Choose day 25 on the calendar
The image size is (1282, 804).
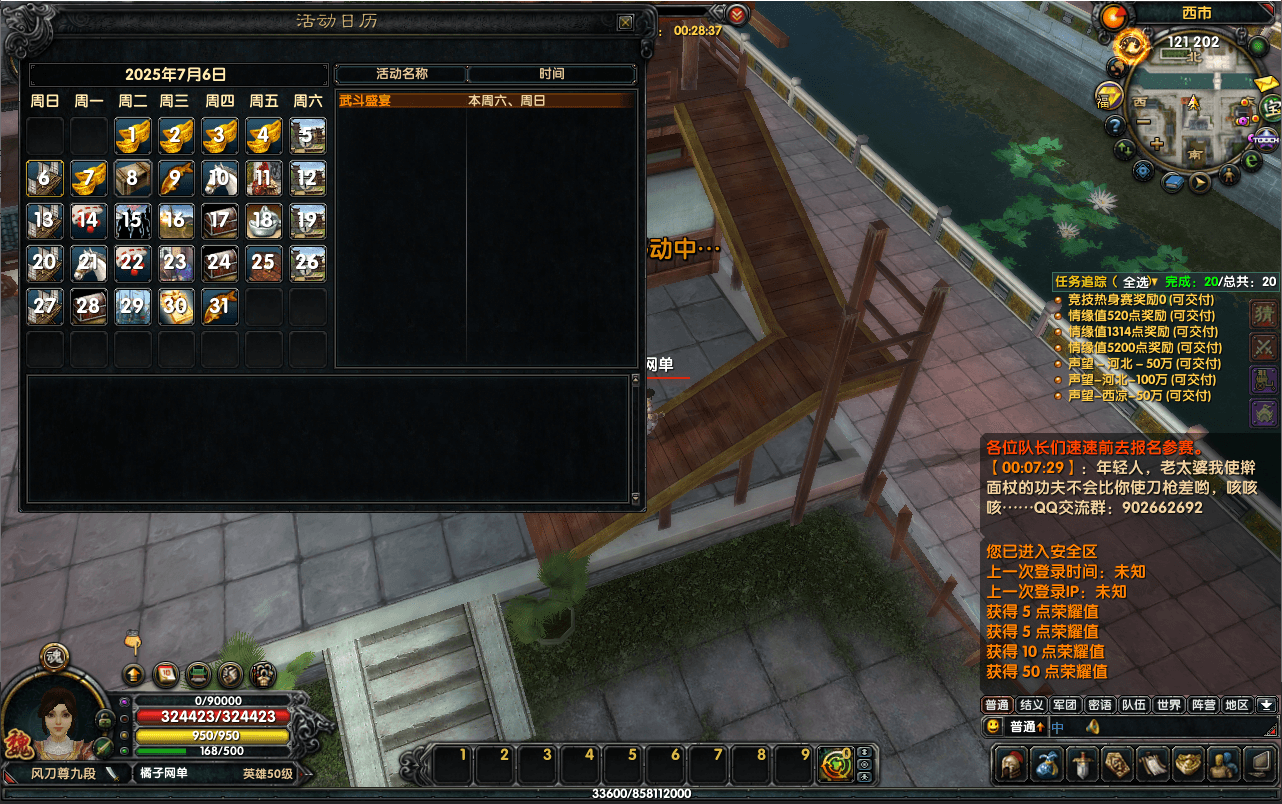click(263, 263)
